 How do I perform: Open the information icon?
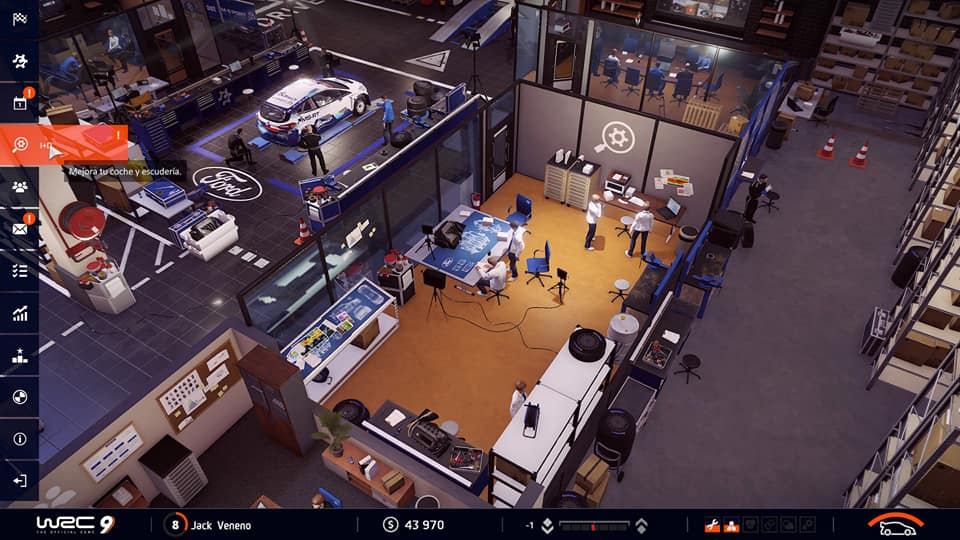pos(19,439)
